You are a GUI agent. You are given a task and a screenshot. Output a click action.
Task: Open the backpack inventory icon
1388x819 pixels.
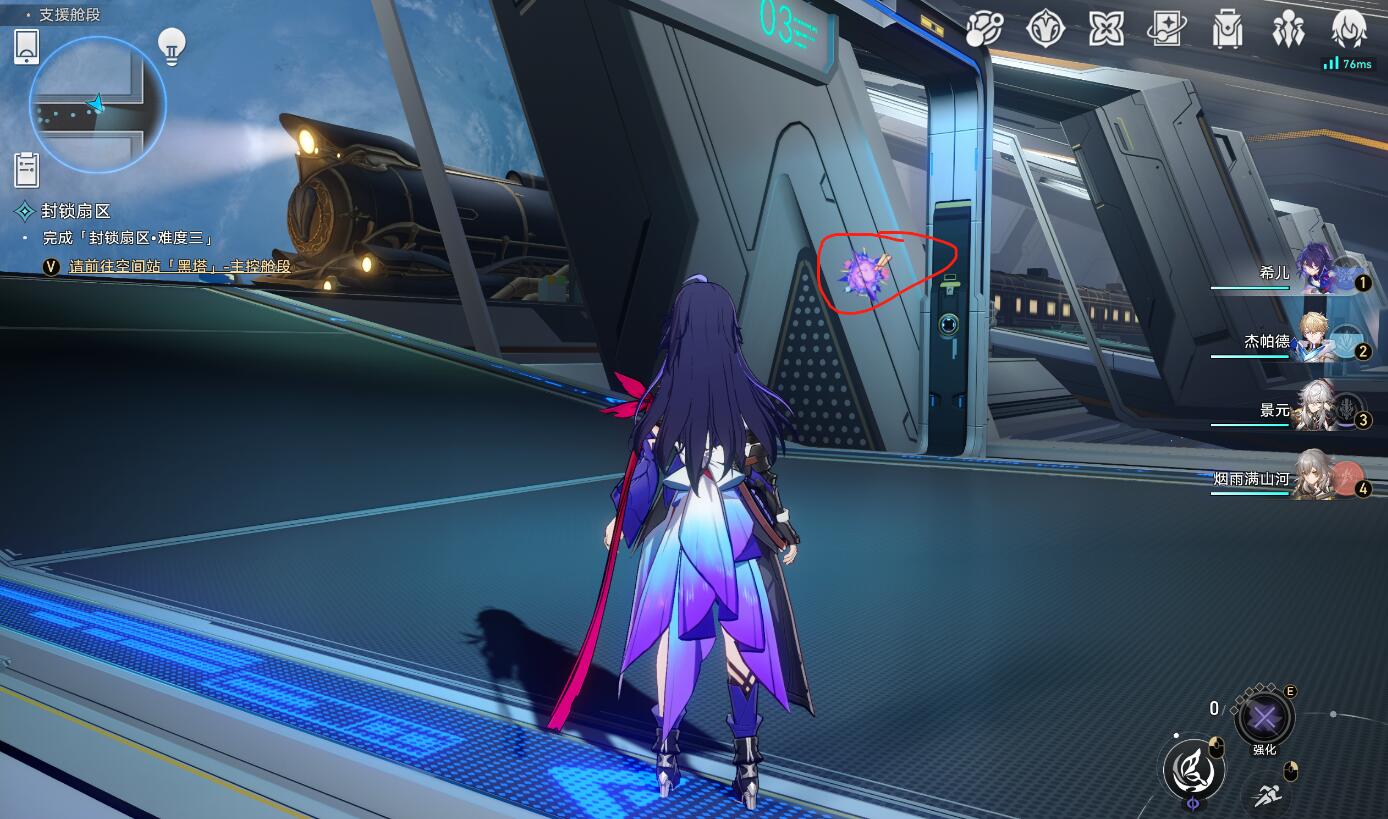pos(1227,28)
